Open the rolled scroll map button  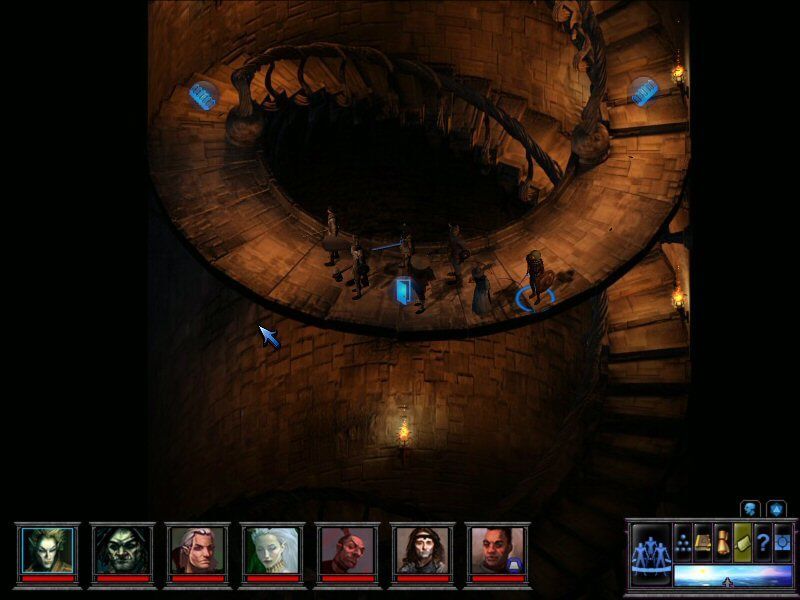[723, 541]
